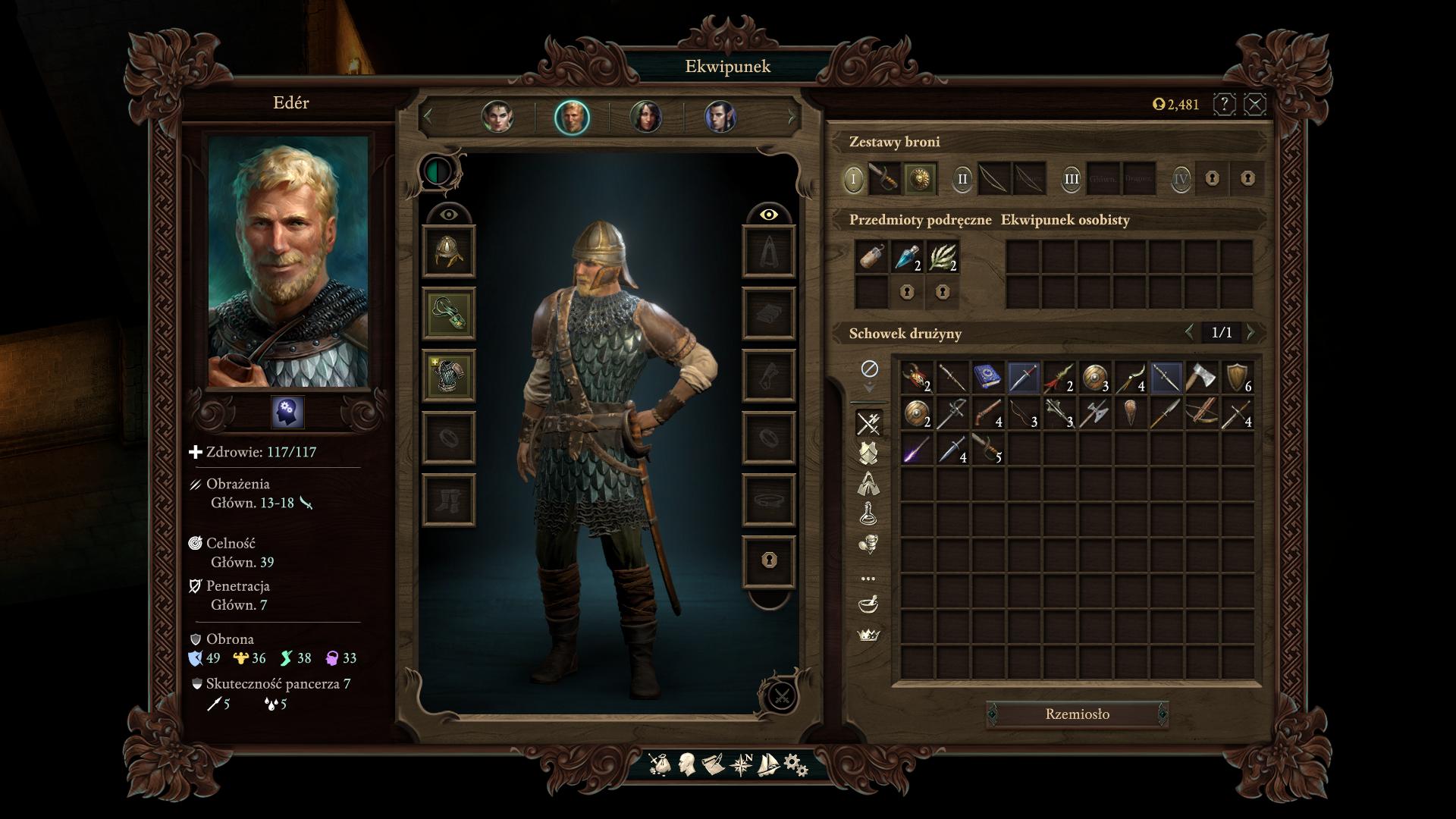Activate weapon set III
Screen dimensions: 1456x819
click(x=1071, y=179)
